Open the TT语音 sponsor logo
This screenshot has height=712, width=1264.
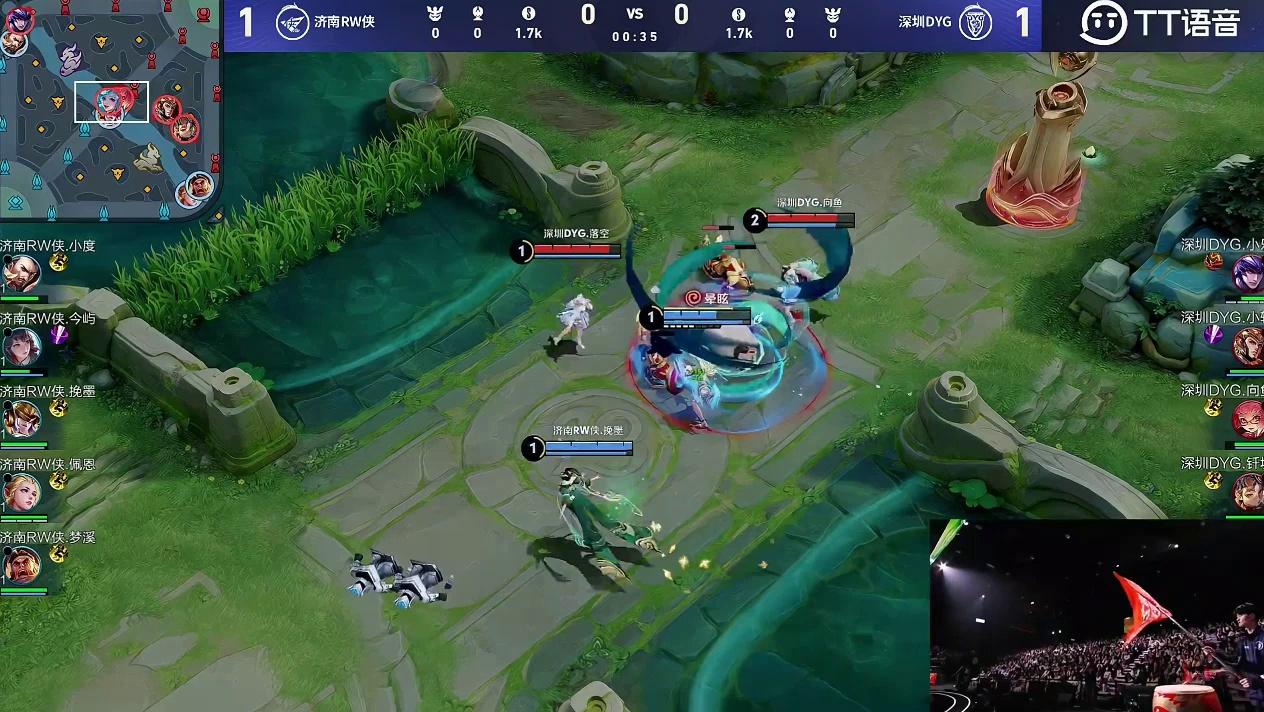pyautogui.click(x=1160, y=24)
